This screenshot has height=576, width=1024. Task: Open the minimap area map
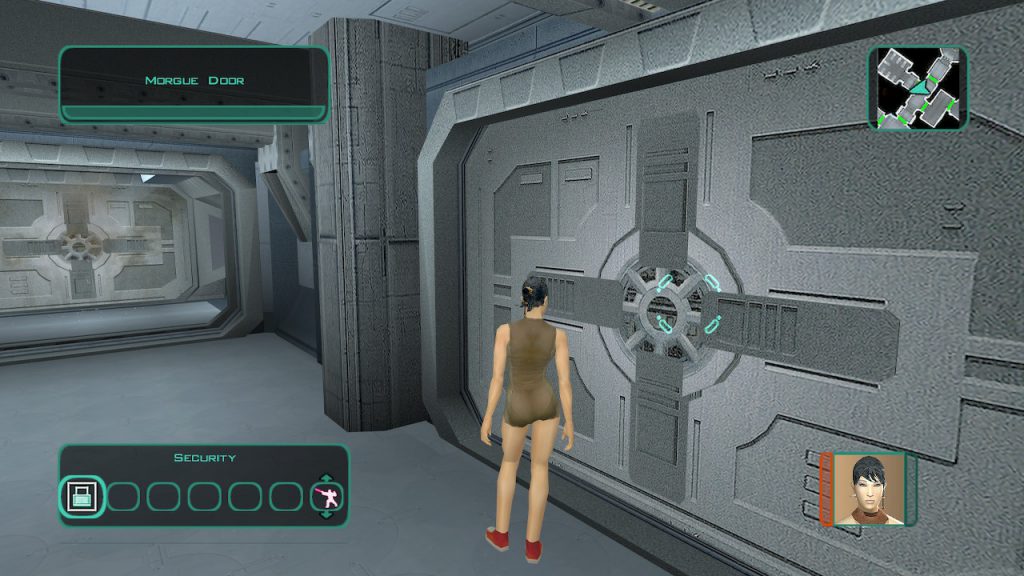tap(917, 88)
